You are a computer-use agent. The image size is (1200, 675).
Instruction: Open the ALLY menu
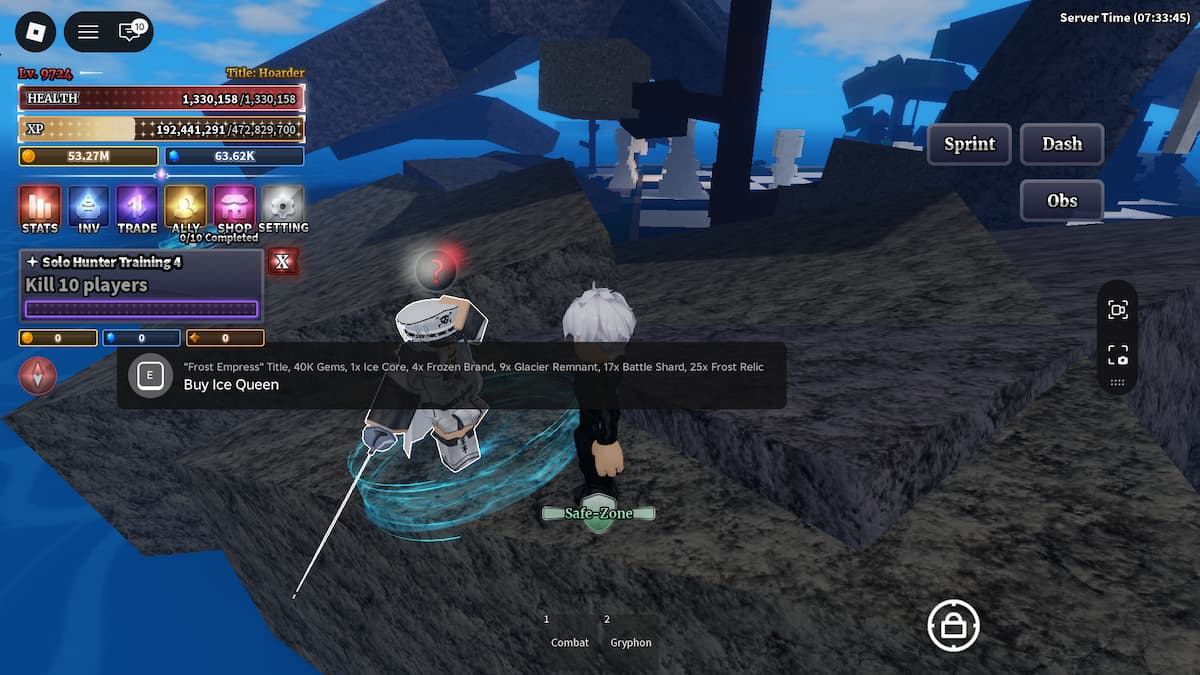(x=186, y=209)
